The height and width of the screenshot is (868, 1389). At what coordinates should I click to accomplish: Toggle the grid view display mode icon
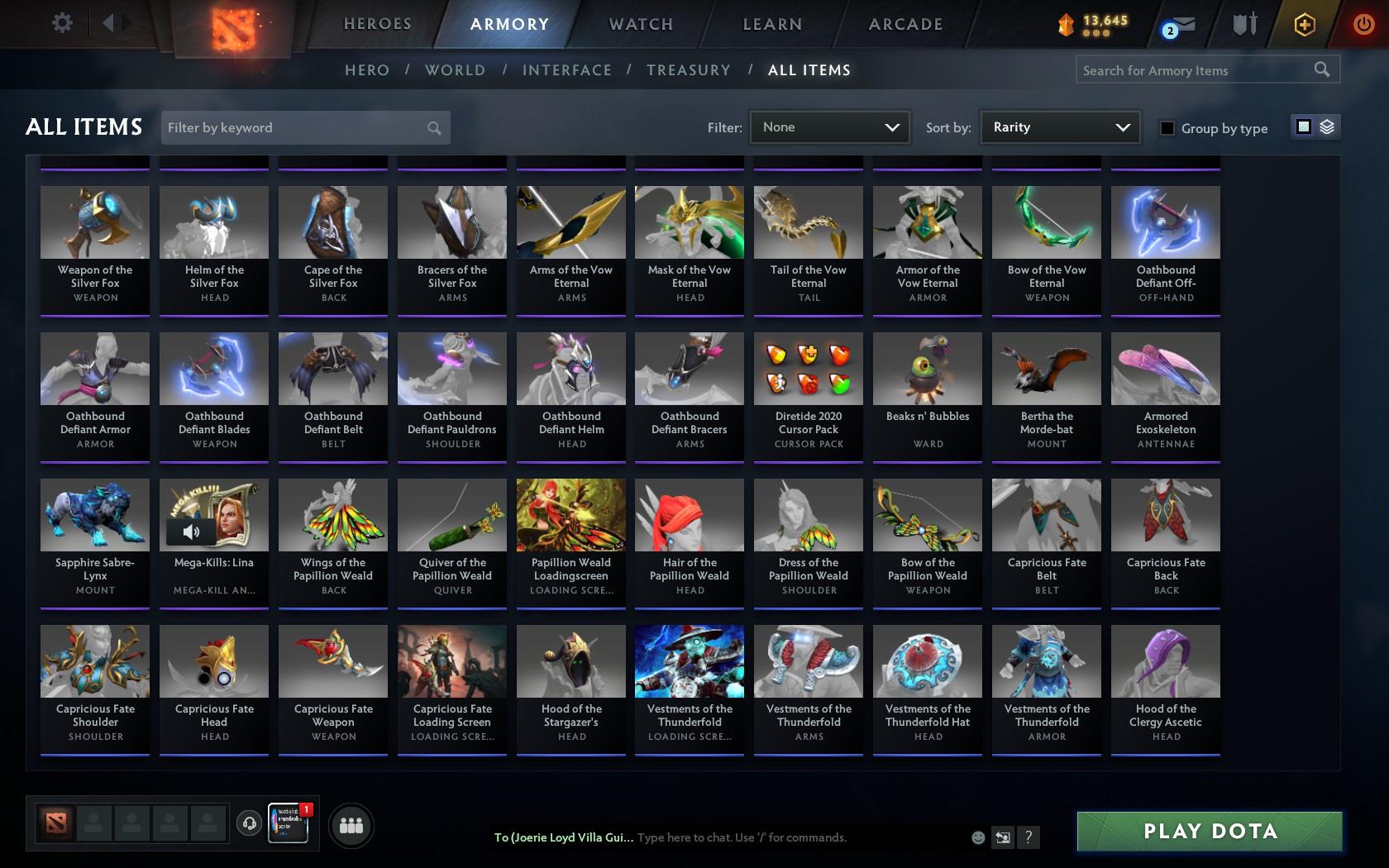click(1303, 128)
